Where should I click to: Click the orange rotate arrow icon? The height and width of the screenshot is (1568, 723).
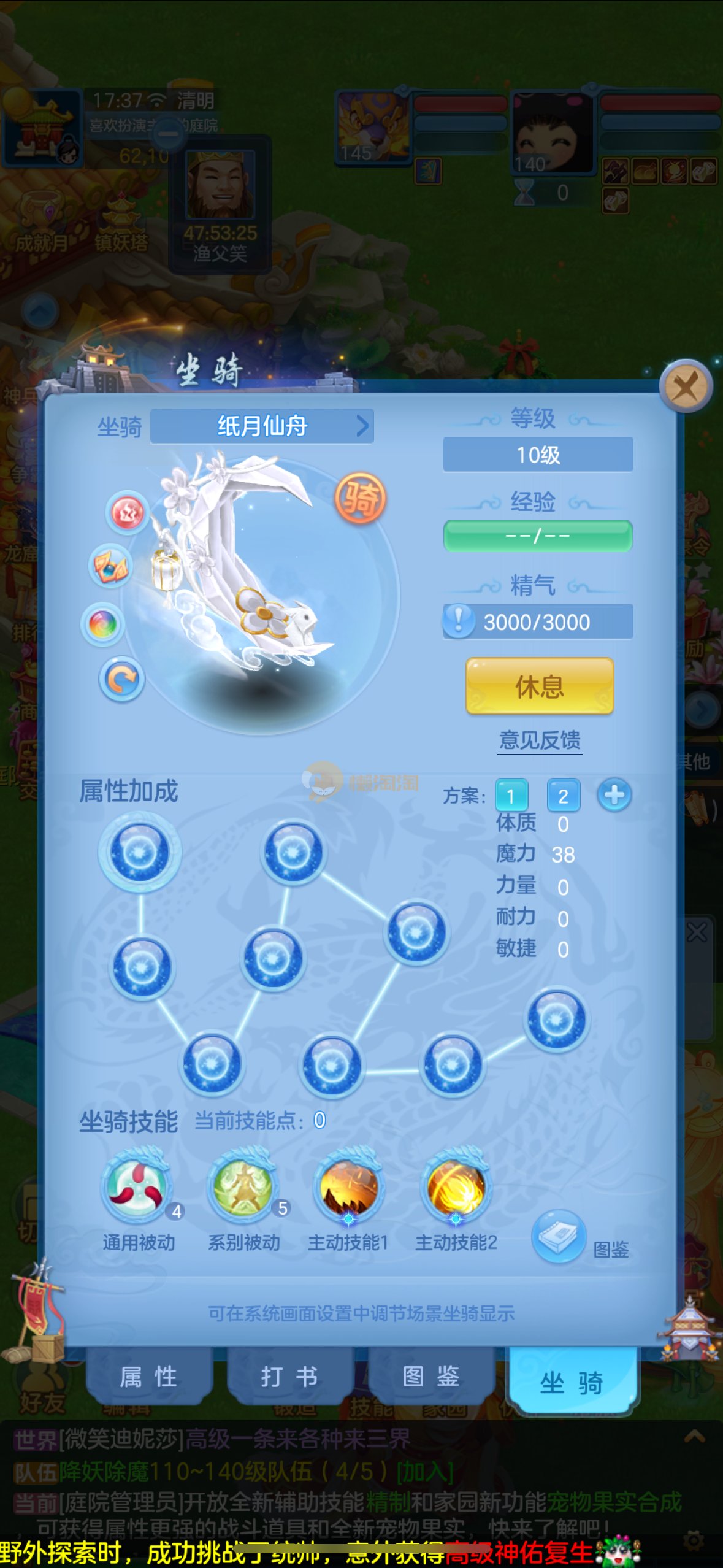(121, 679)
